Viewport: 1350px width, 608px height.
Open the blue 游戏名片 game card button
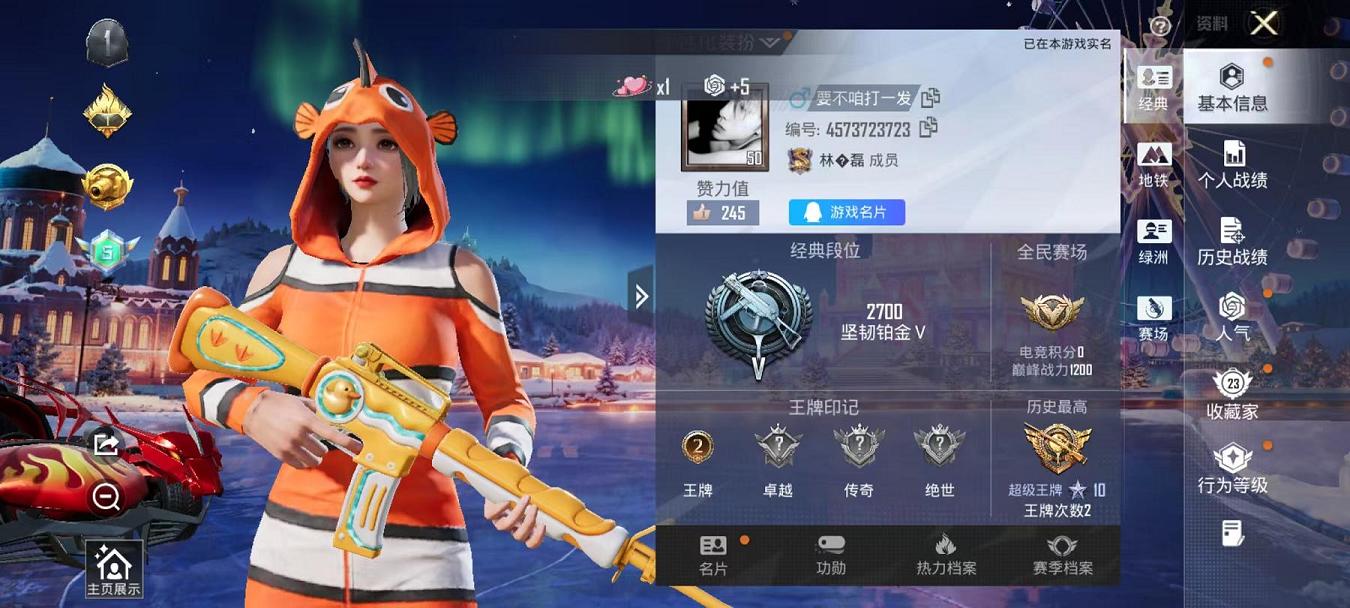(x=847, y=212)
